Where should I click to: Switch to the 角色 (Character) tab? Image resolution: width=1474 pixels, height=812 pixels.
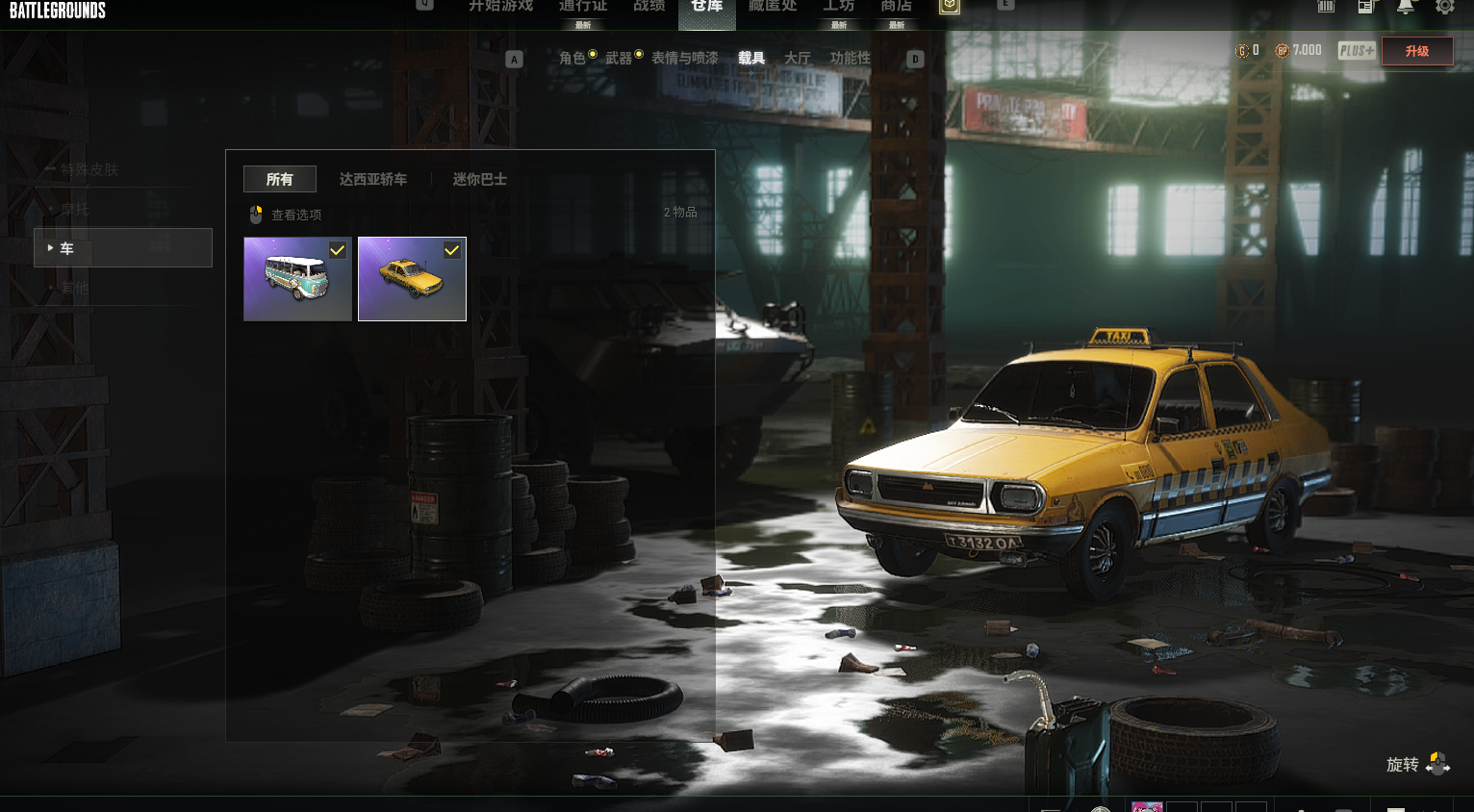pyautogui.click(x=572, y=59)
